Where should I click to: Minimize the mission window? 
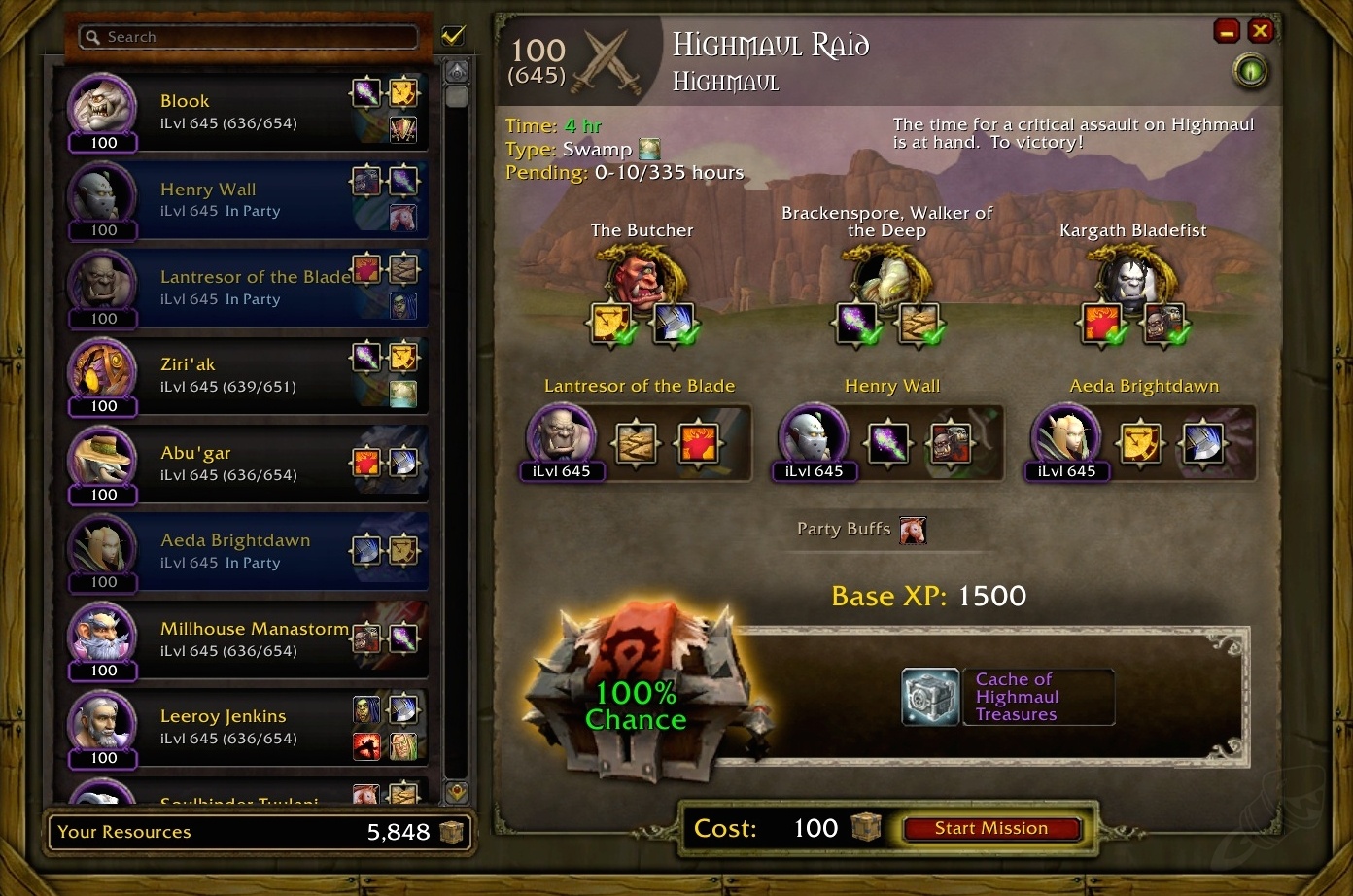(x=1227, y=31)
